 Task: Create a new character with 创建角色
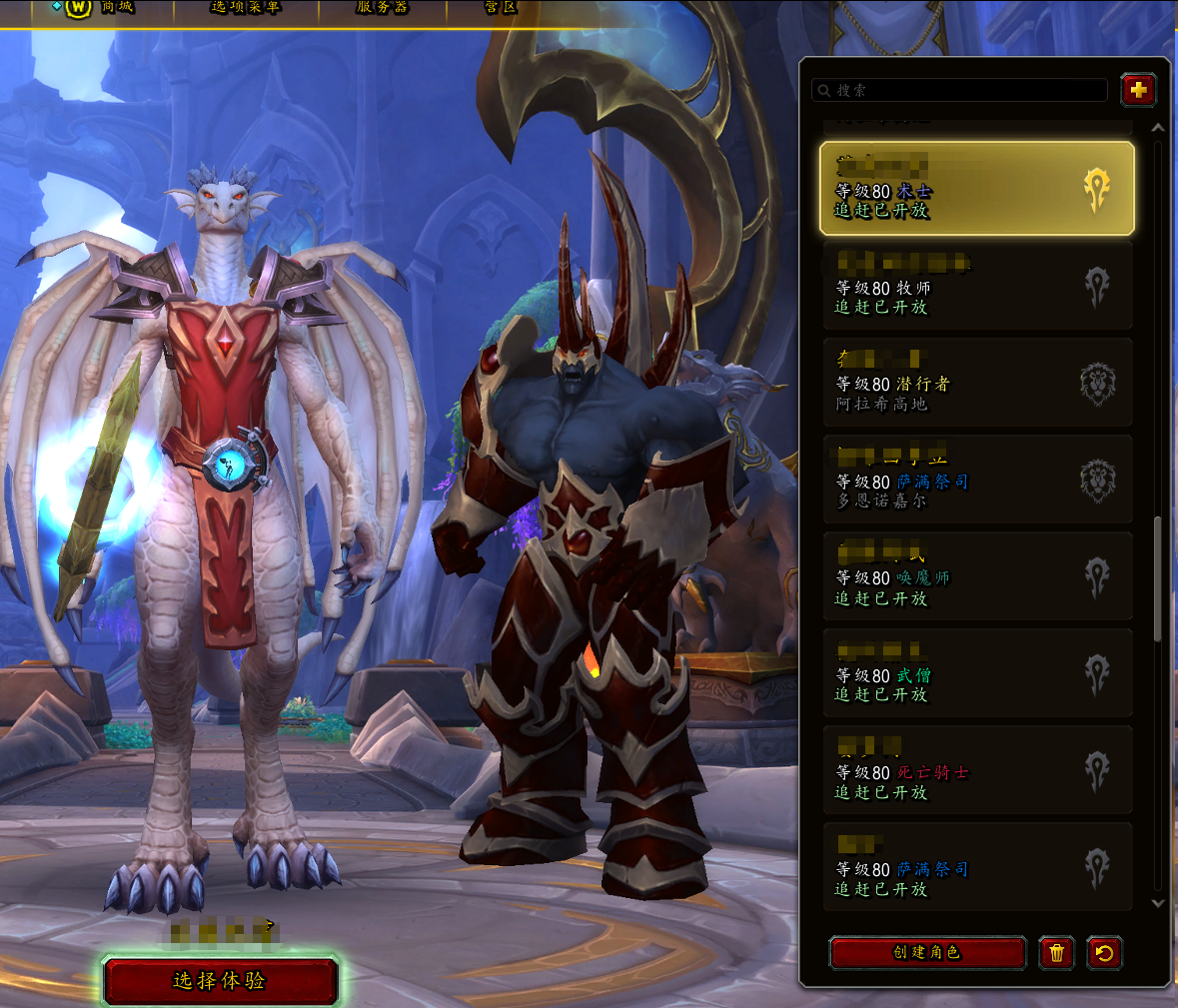pos(927,952)
